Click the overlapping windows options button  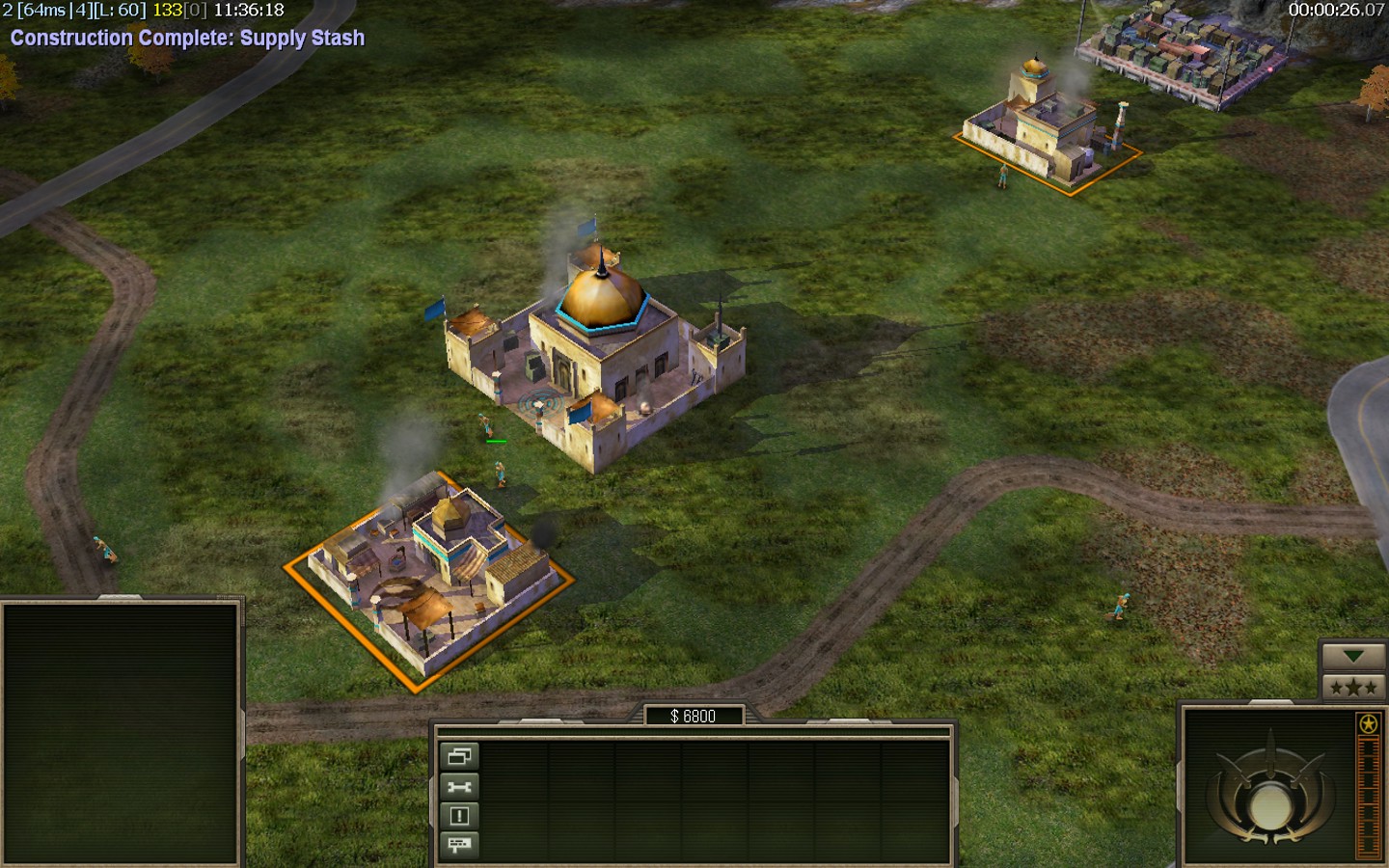pyautogui.click(x=459, y=757)
